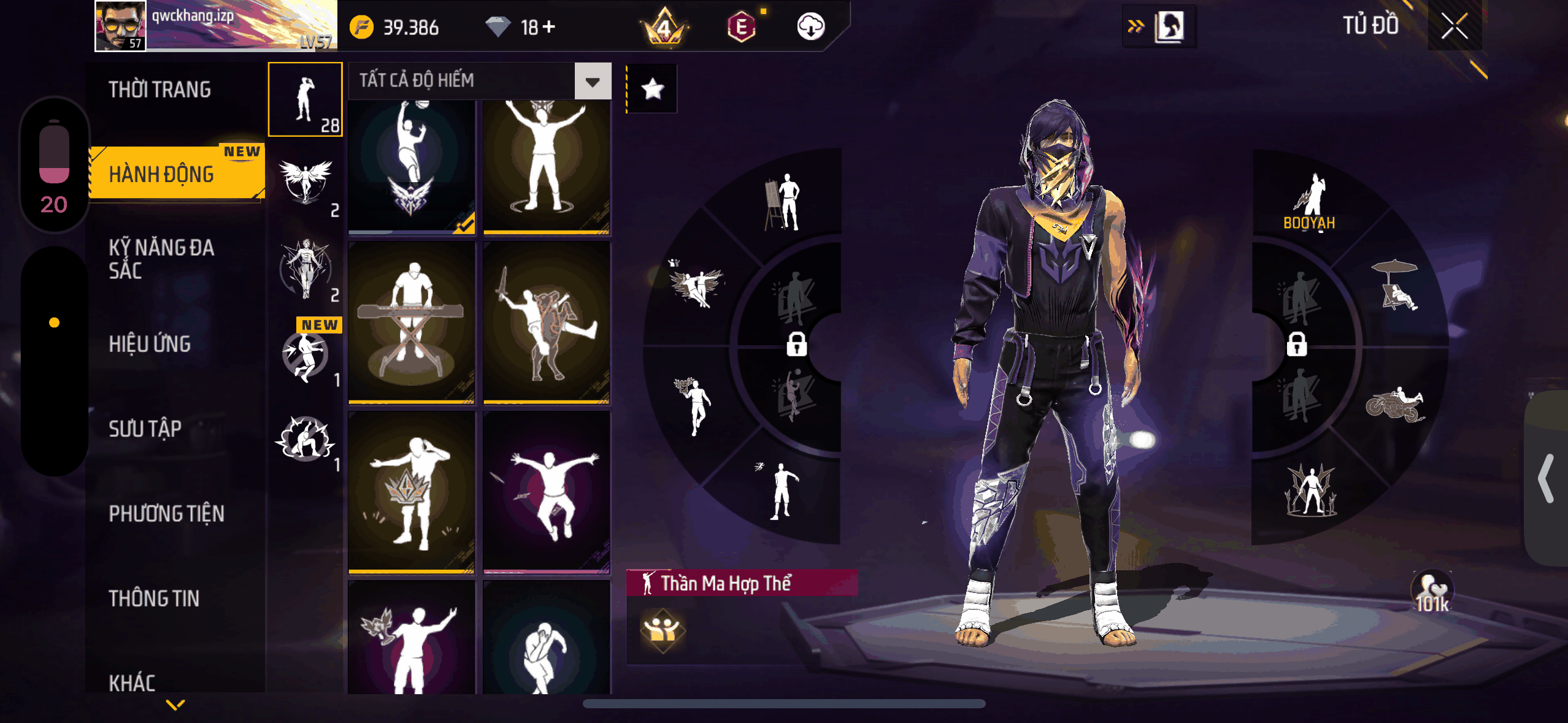Select the motorcycle emote wheel slot
The height and width of the screenshot is (723, 1568).
1394,405
